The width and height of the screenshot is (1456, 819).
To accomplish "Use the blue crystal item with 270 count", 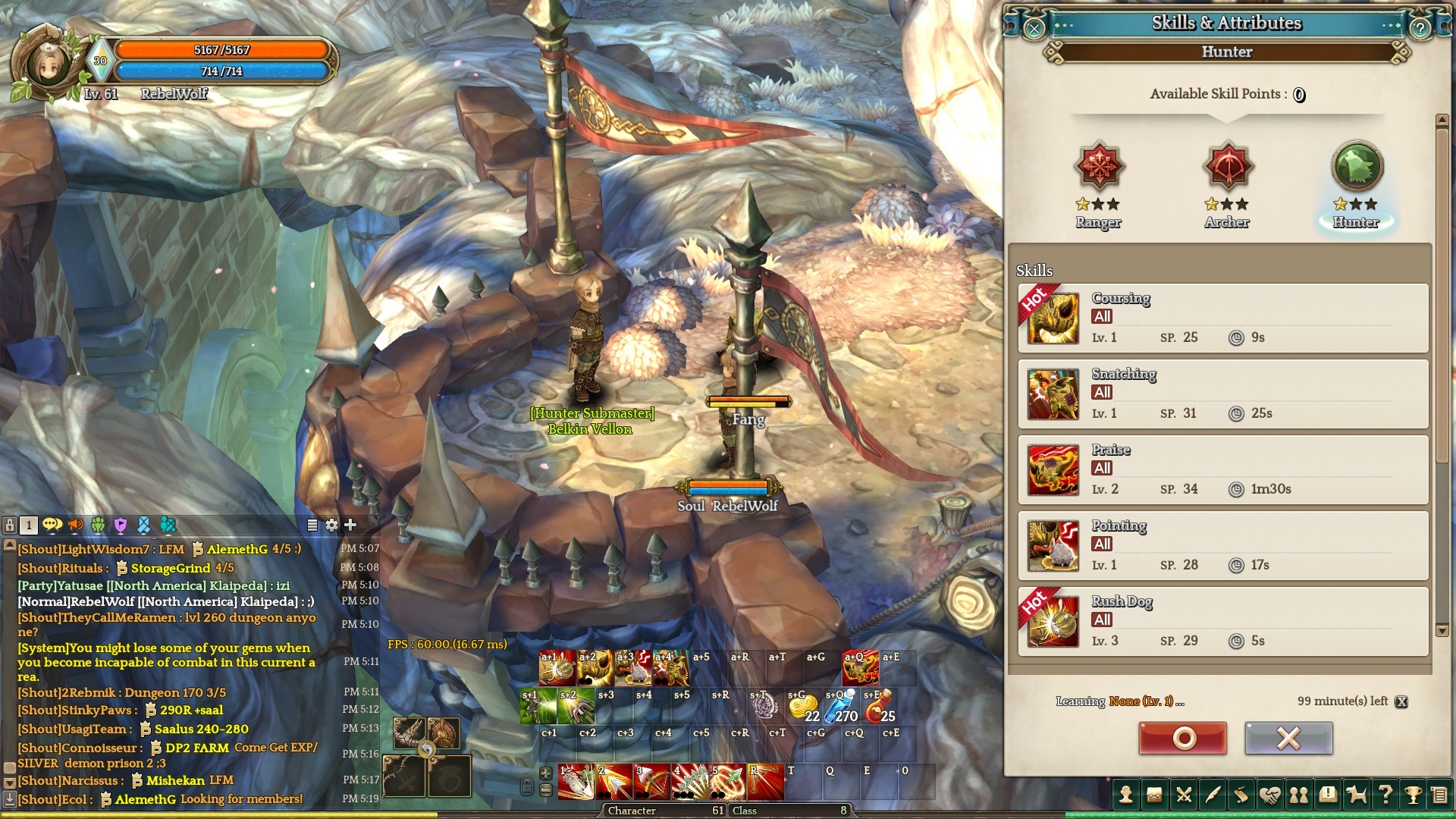I will click(841, 707).
